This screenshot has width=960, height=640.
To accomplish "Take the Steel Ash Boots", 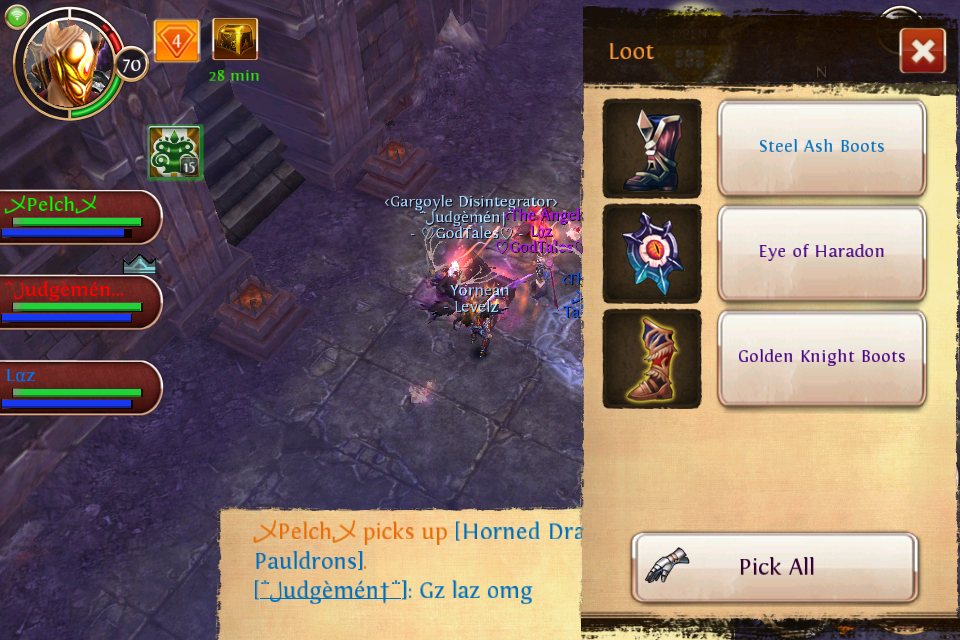I will [x=821, y=147].
